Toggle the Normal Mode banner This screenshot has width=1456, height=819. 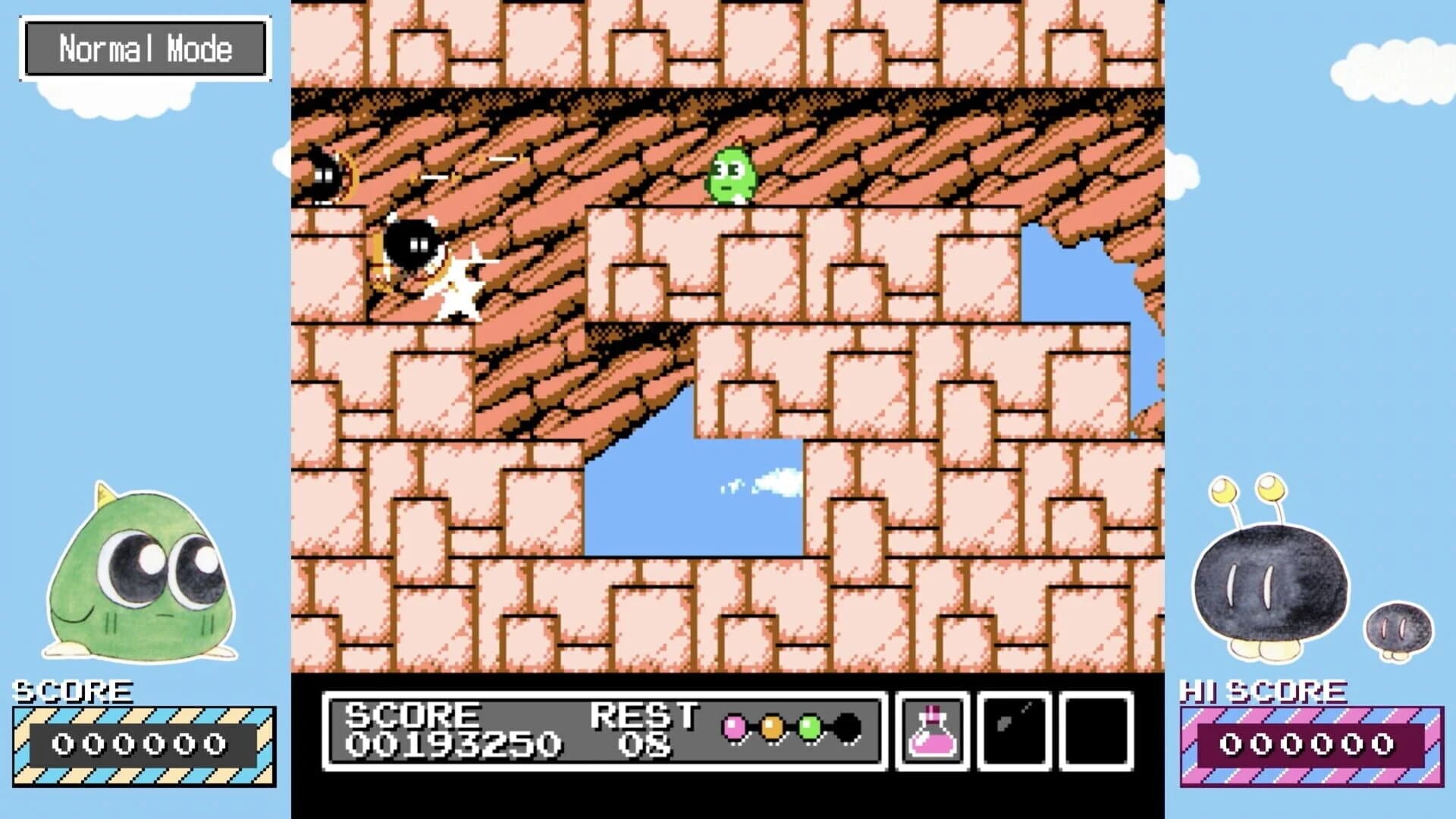tap(145, 49)
